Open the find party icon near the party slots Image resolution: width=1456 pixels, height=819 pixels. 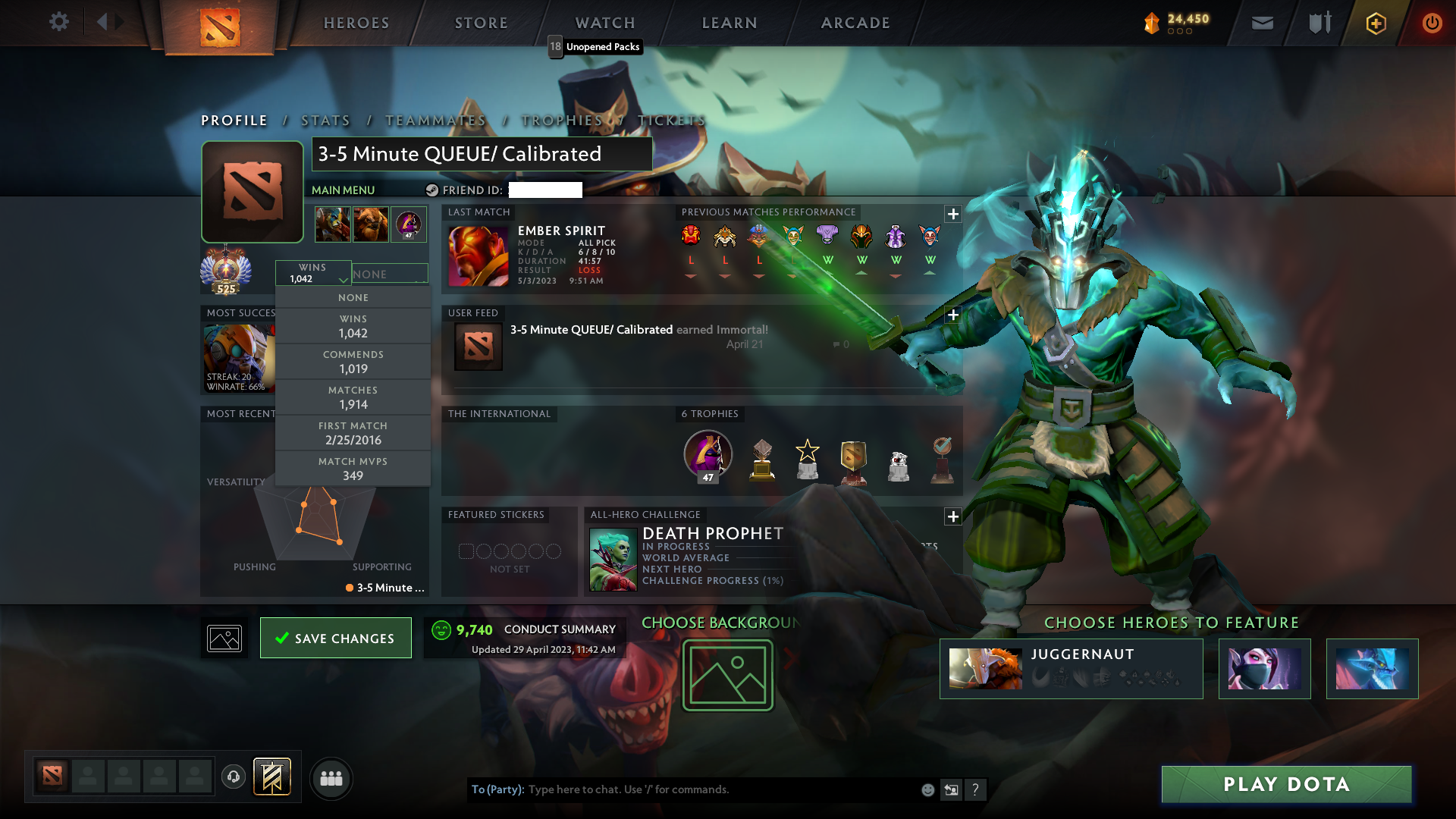coord(331,778)
